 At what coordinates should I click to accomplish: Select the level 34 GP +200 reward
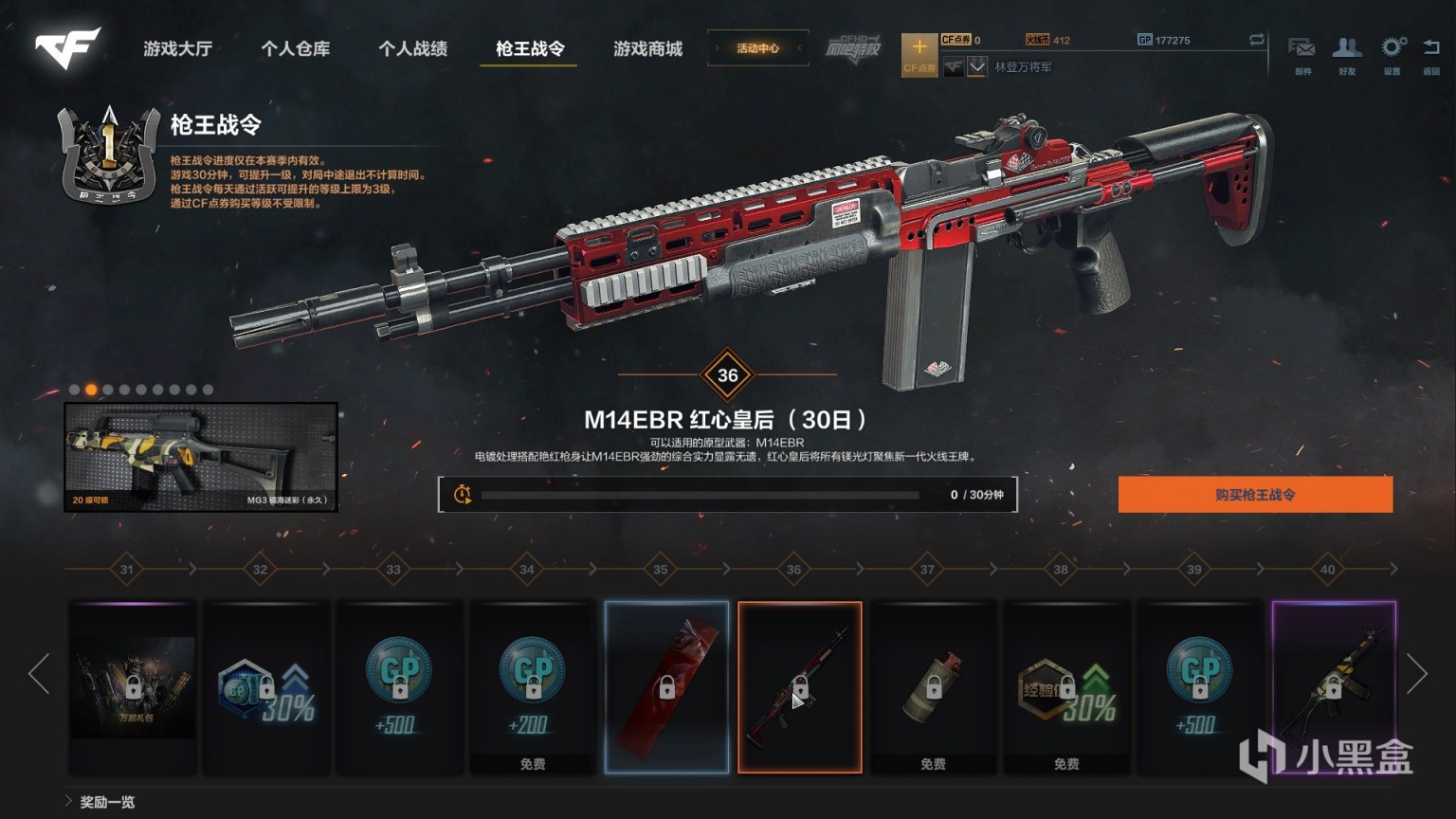pyautogui.click(x=533, y=686)
